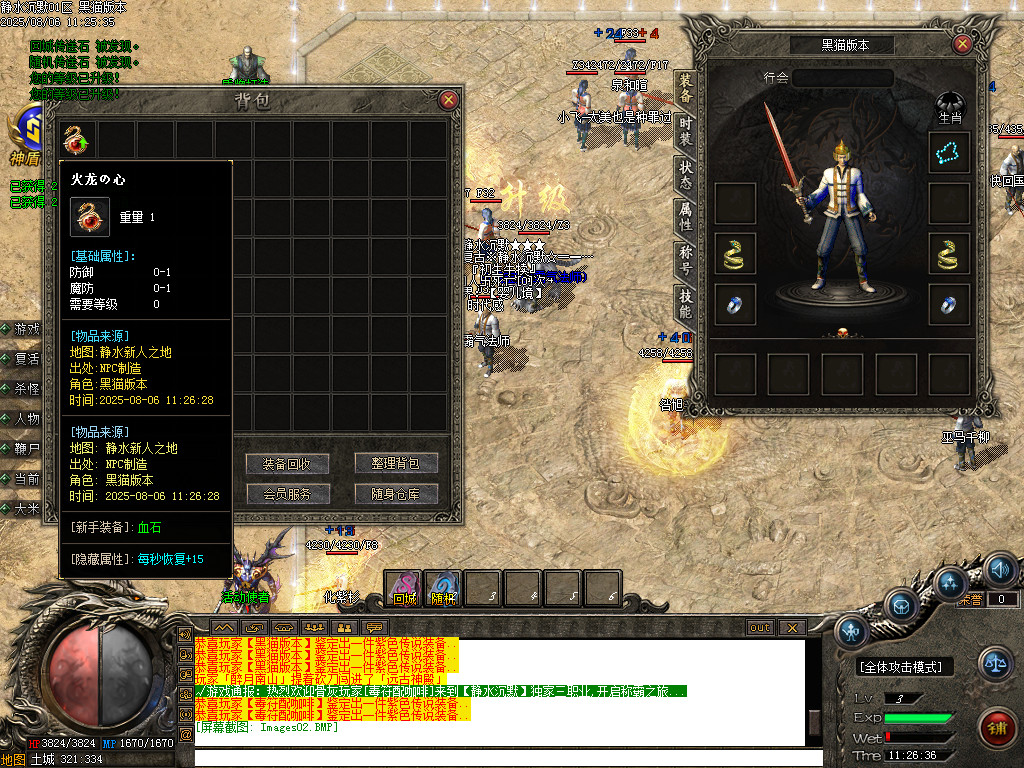Use the 回城 return scroll hotbar slot
The width and height of the screenshot is (1024, 768).
point(404,588)
